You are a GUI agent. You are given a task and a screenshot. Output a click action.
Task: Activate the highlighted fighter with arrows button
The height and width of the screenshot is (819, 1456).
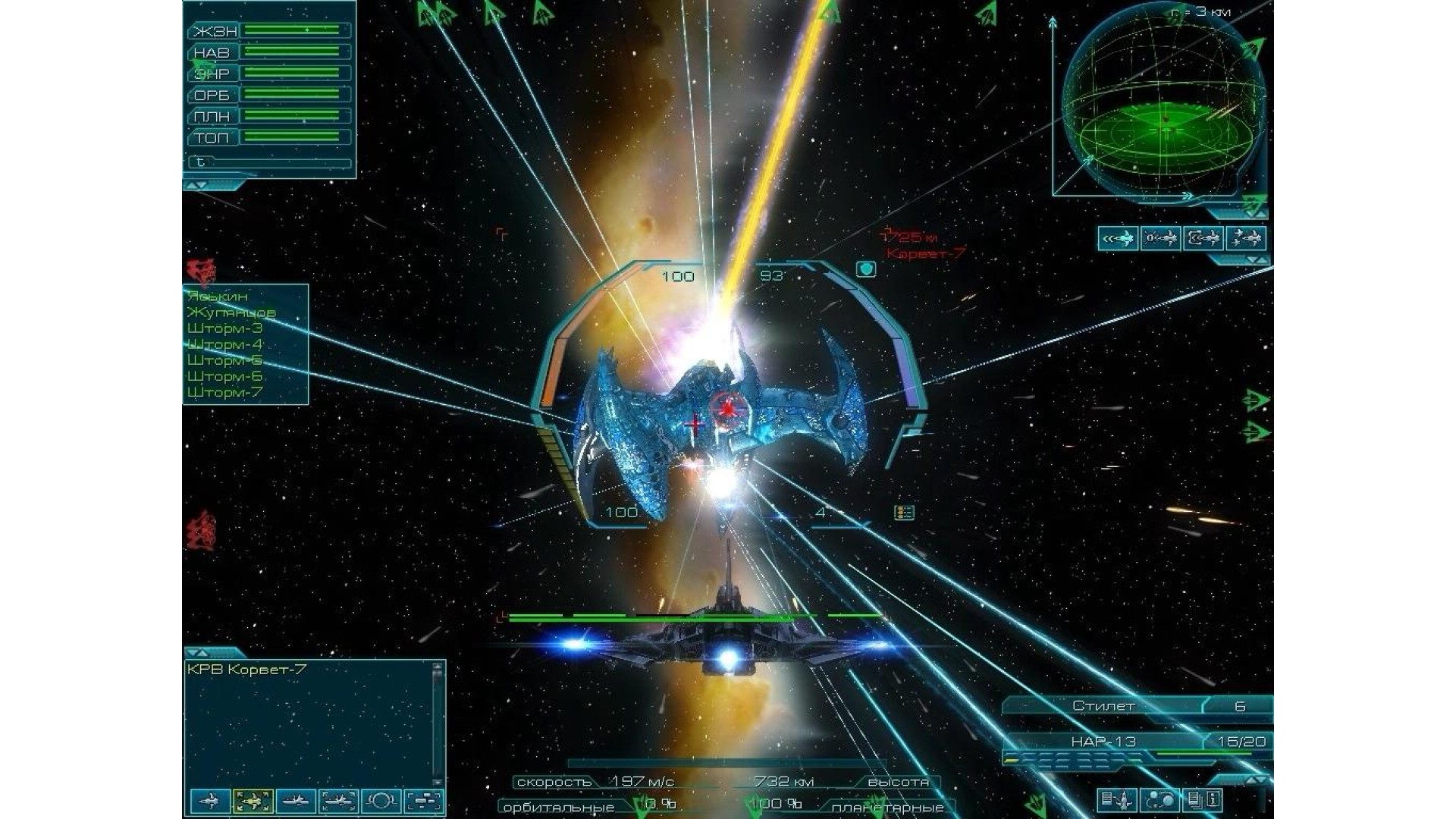point(253,801)
